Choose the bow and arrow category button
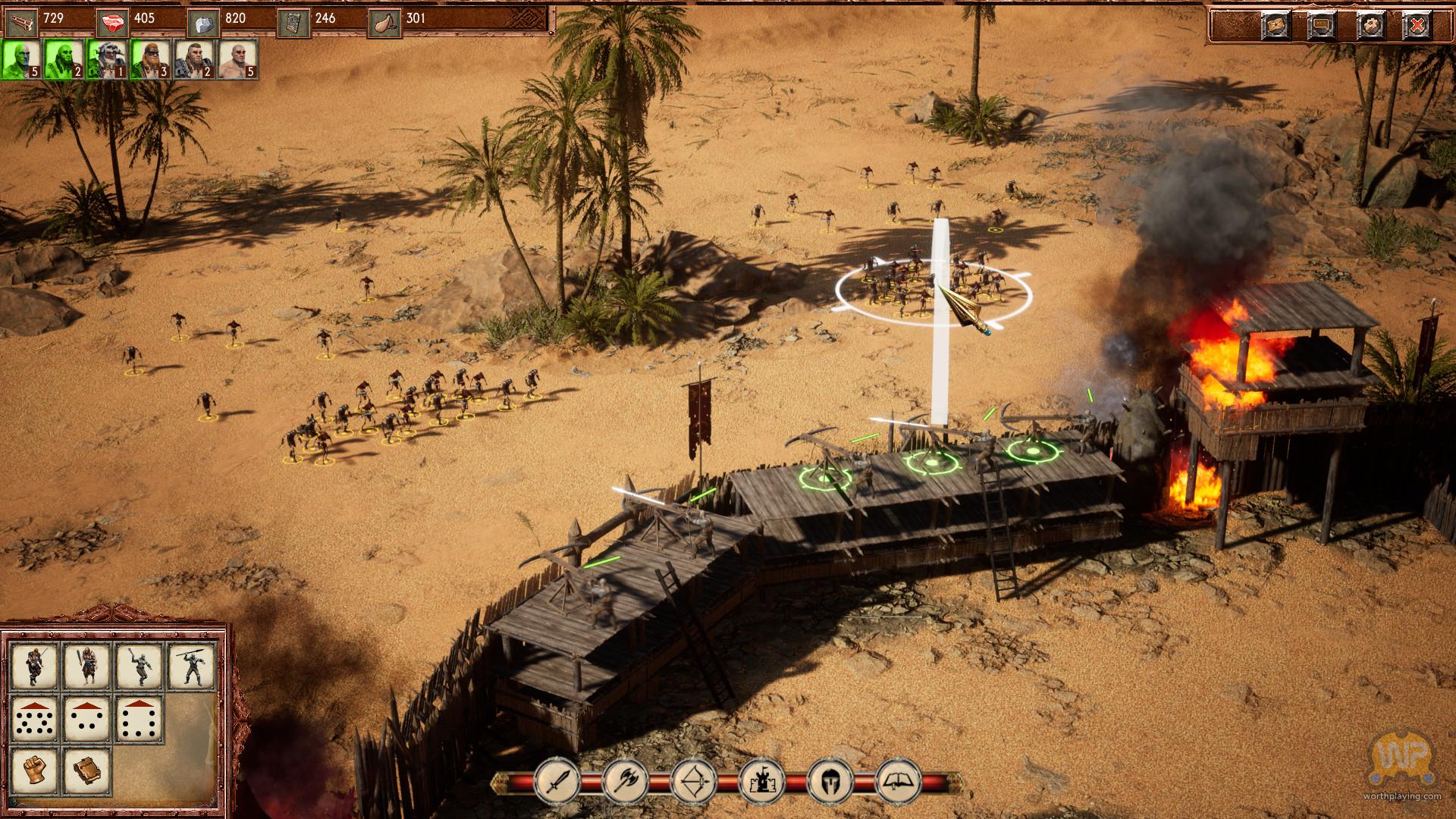The width and height of the screenshot is (1456, 819). click(x=694, y=780)
